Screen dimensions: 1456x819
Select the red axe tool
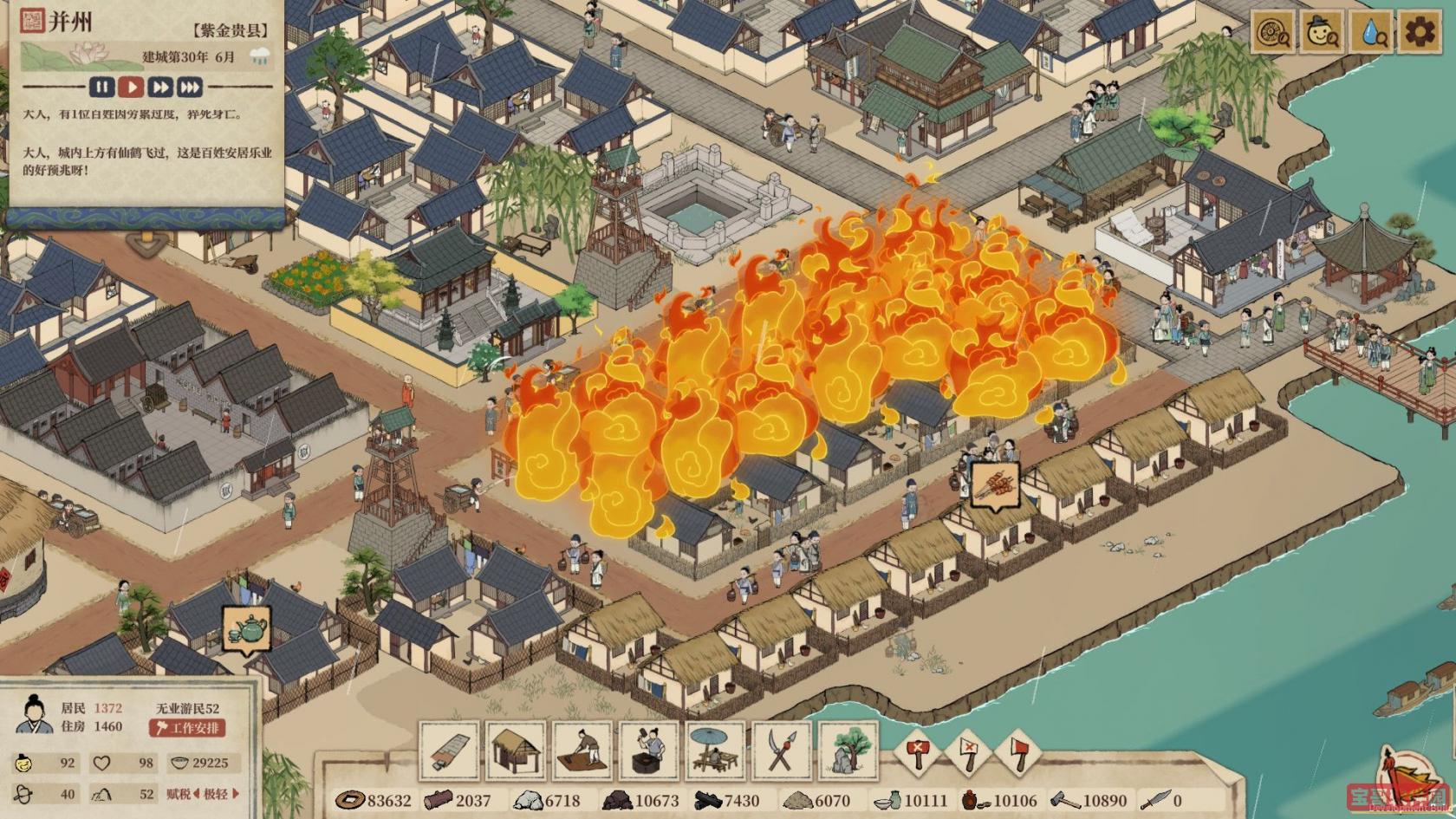pyautogui.click(x=1019, y=751)
